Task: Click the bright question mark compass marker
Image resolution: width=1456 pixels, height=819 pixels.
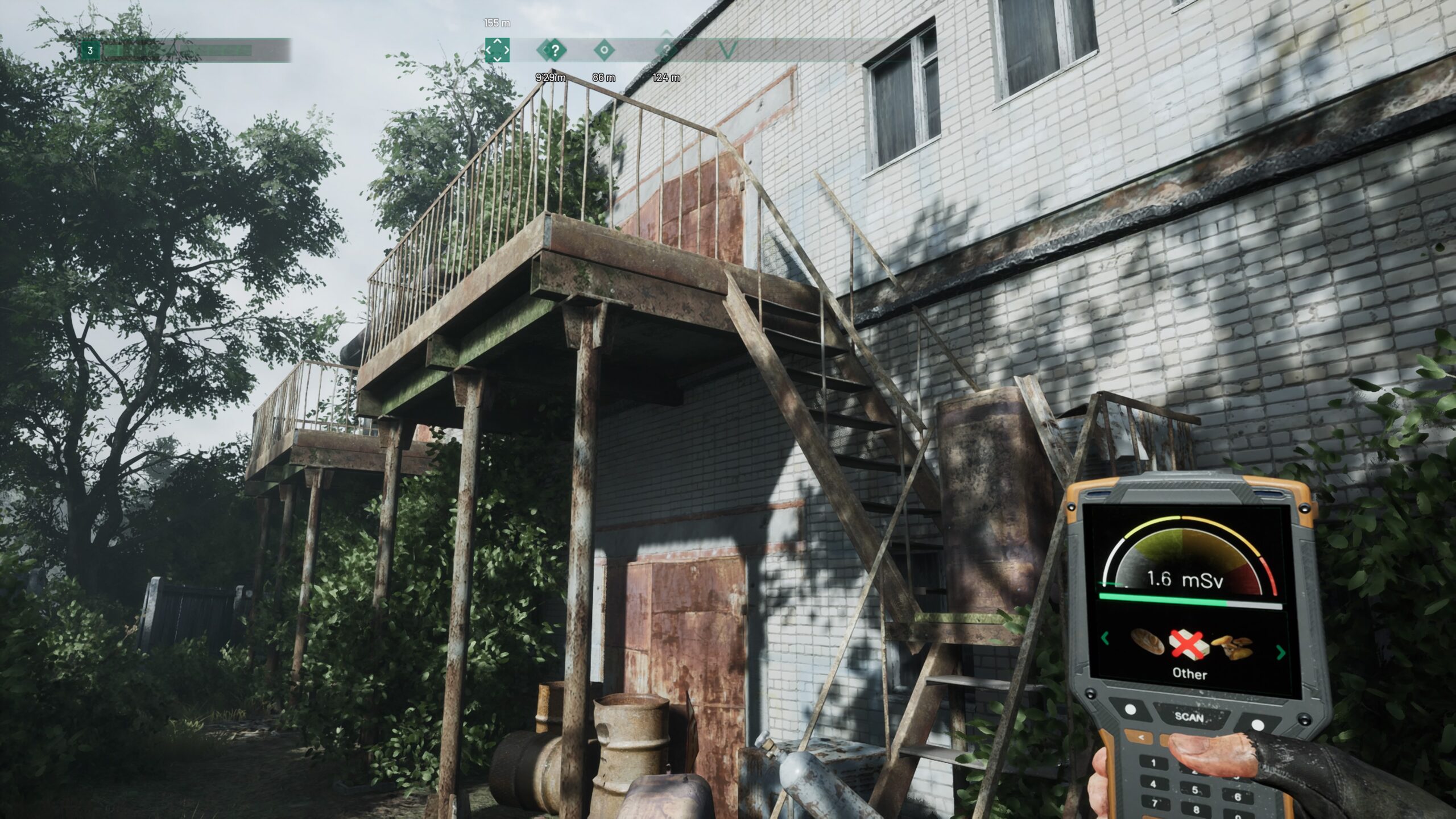Action: tap(555, 50)
